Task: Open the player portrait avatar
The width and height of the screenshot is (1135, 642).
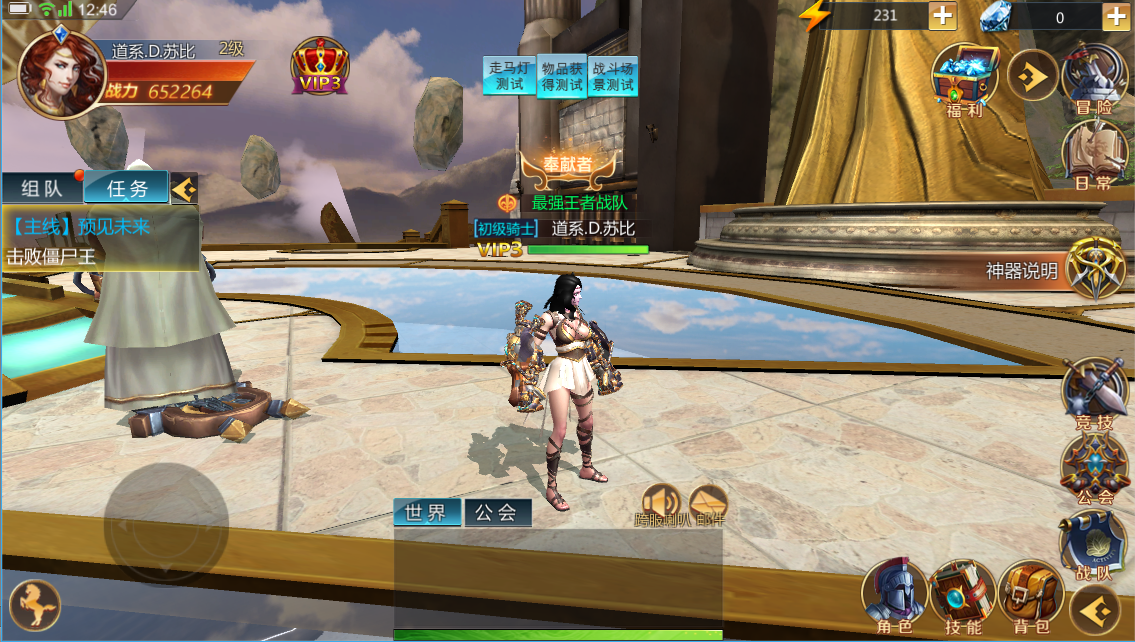Action: tap(62, 77)
